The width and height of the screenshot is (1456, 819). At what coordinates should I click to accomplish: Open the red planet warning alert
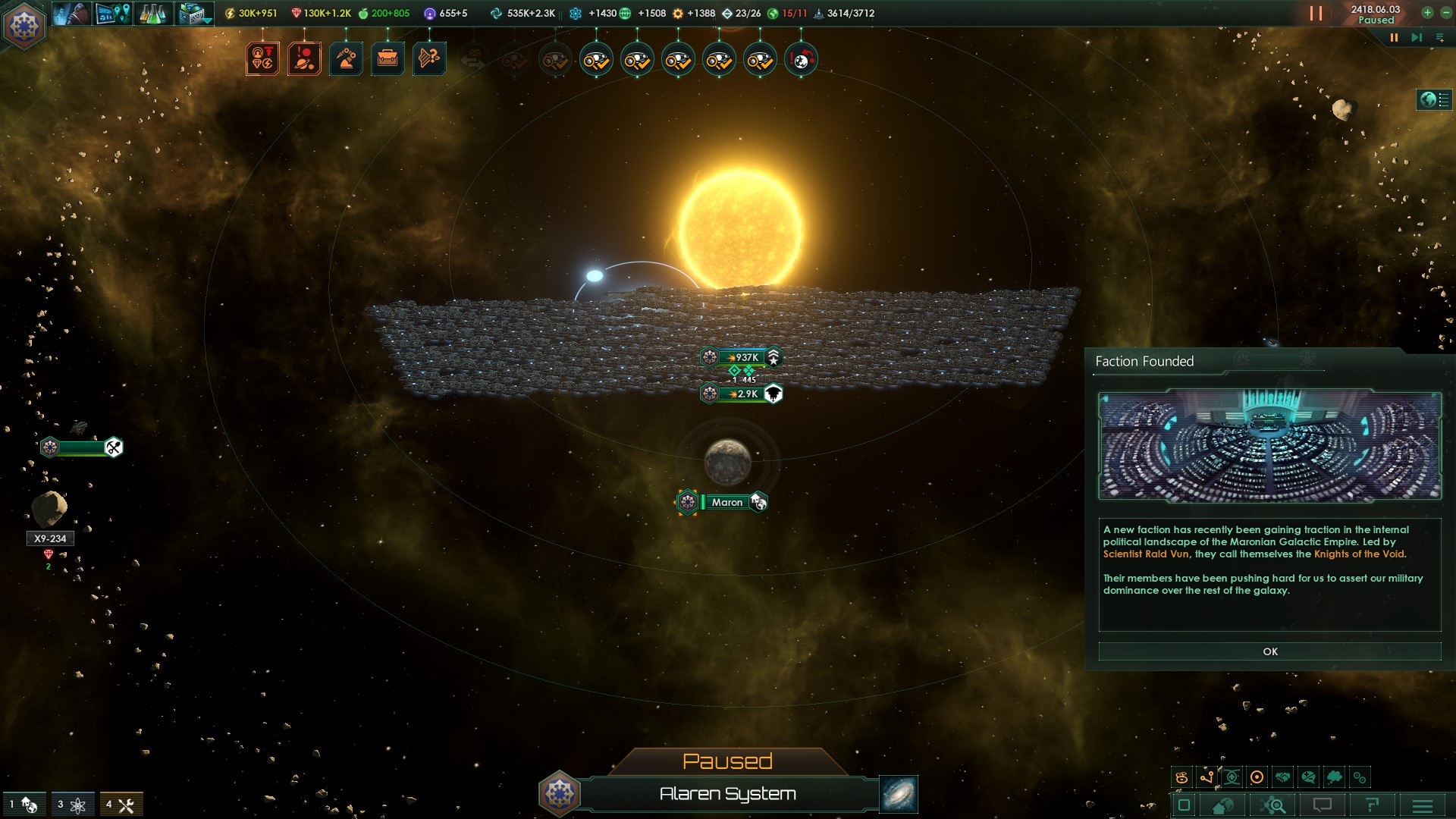(304, 58)
